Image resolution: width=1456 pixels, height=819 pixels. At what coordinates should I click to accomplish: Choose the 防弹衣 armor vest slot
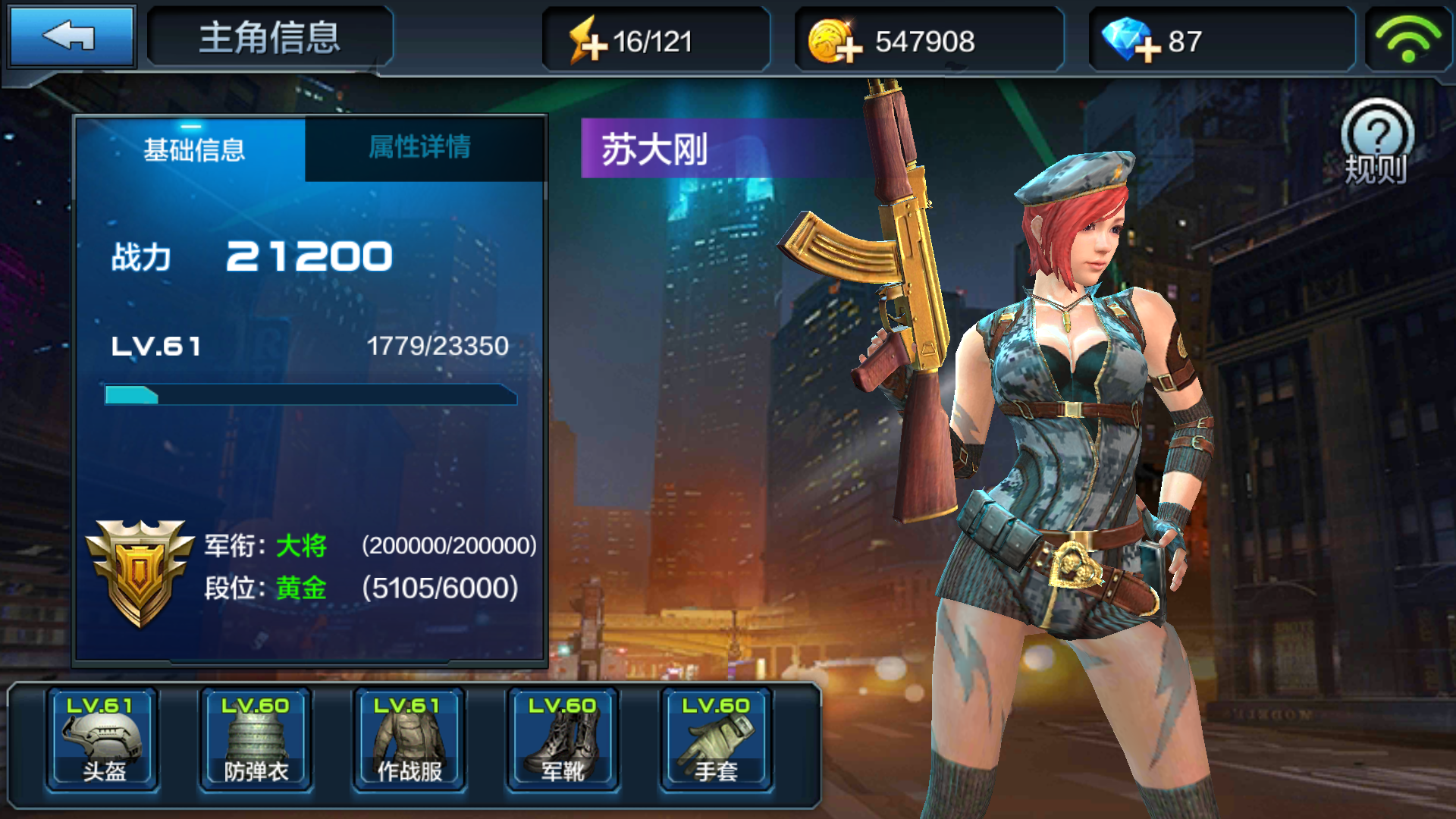point(256,739)
